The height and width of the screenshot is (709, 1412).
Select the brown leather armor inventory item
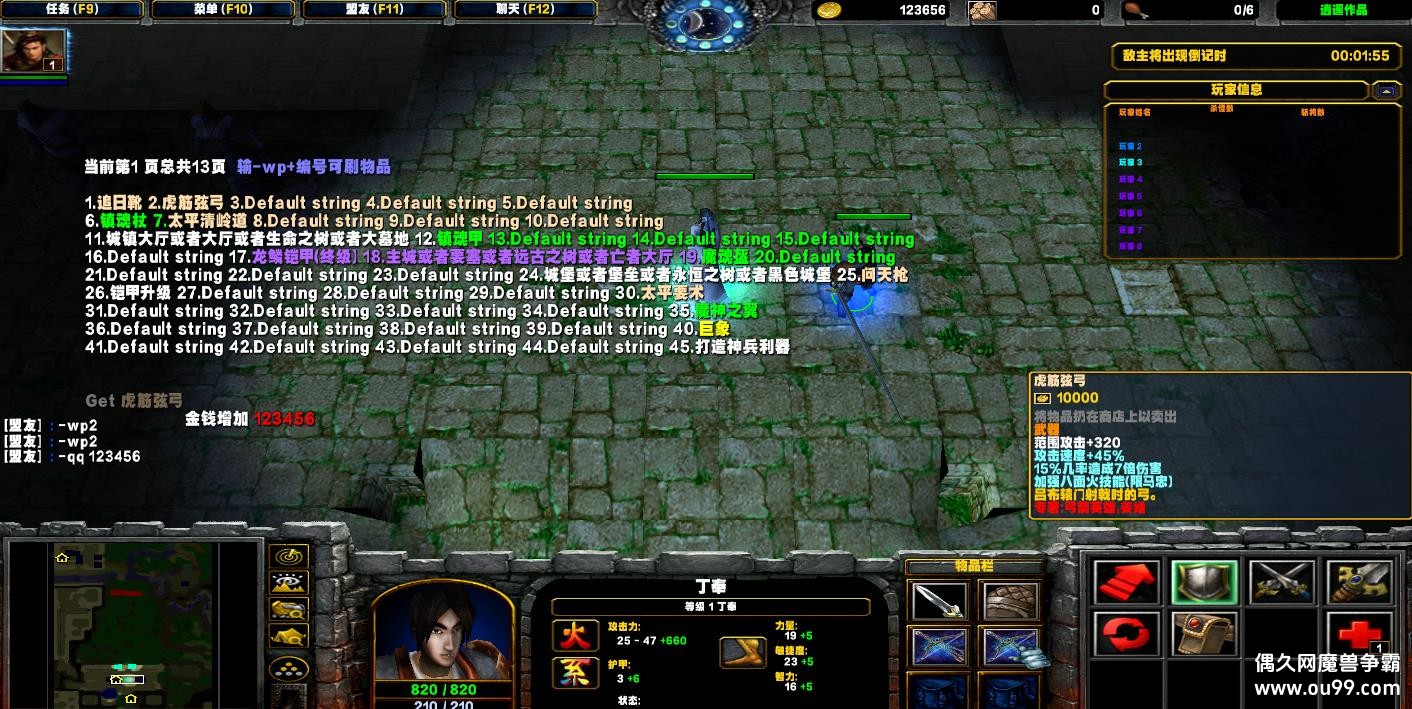(x=1011, y=603)
